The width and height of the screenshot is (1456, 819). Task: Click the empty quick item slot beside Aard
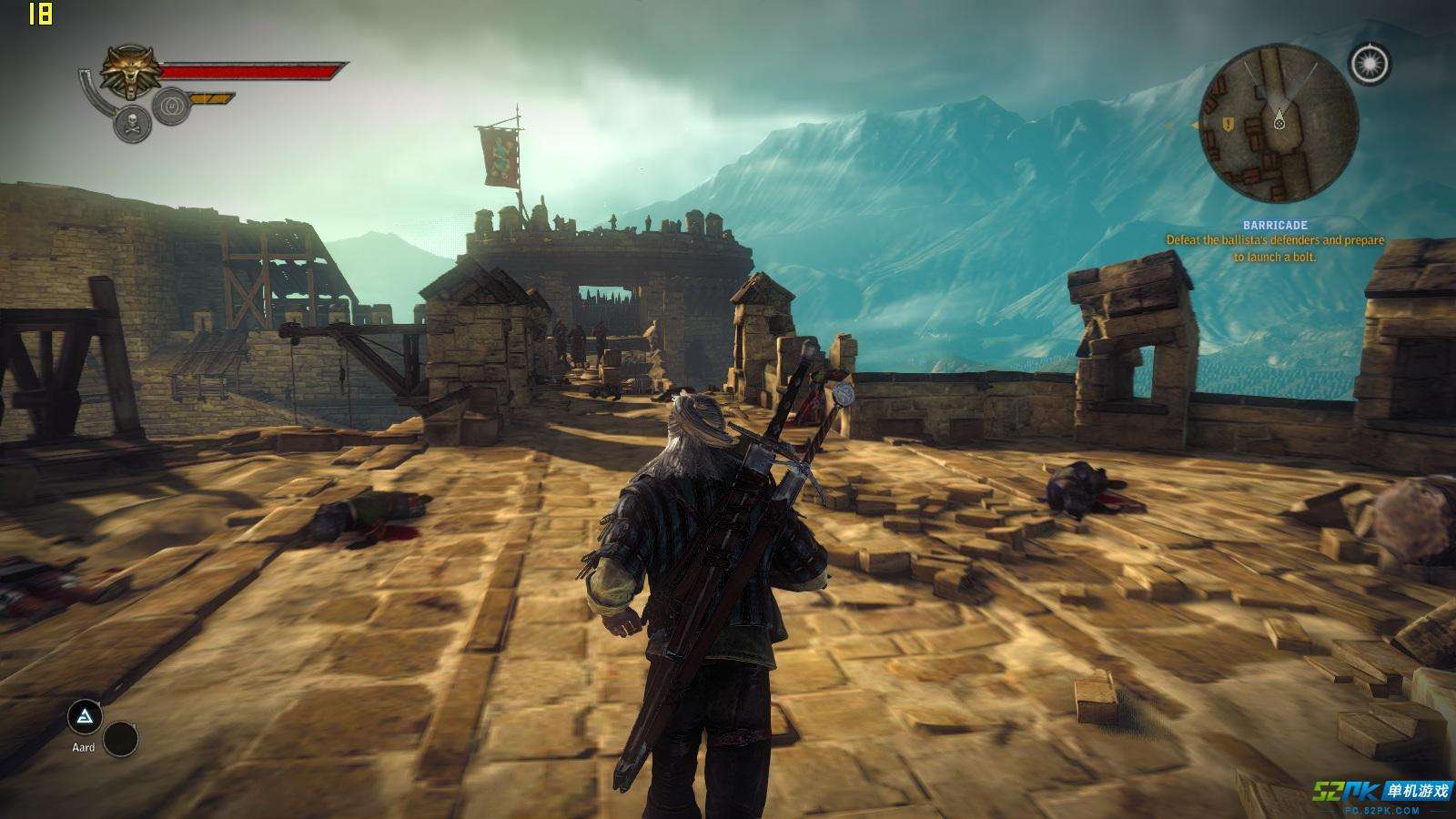pos(120,739)
